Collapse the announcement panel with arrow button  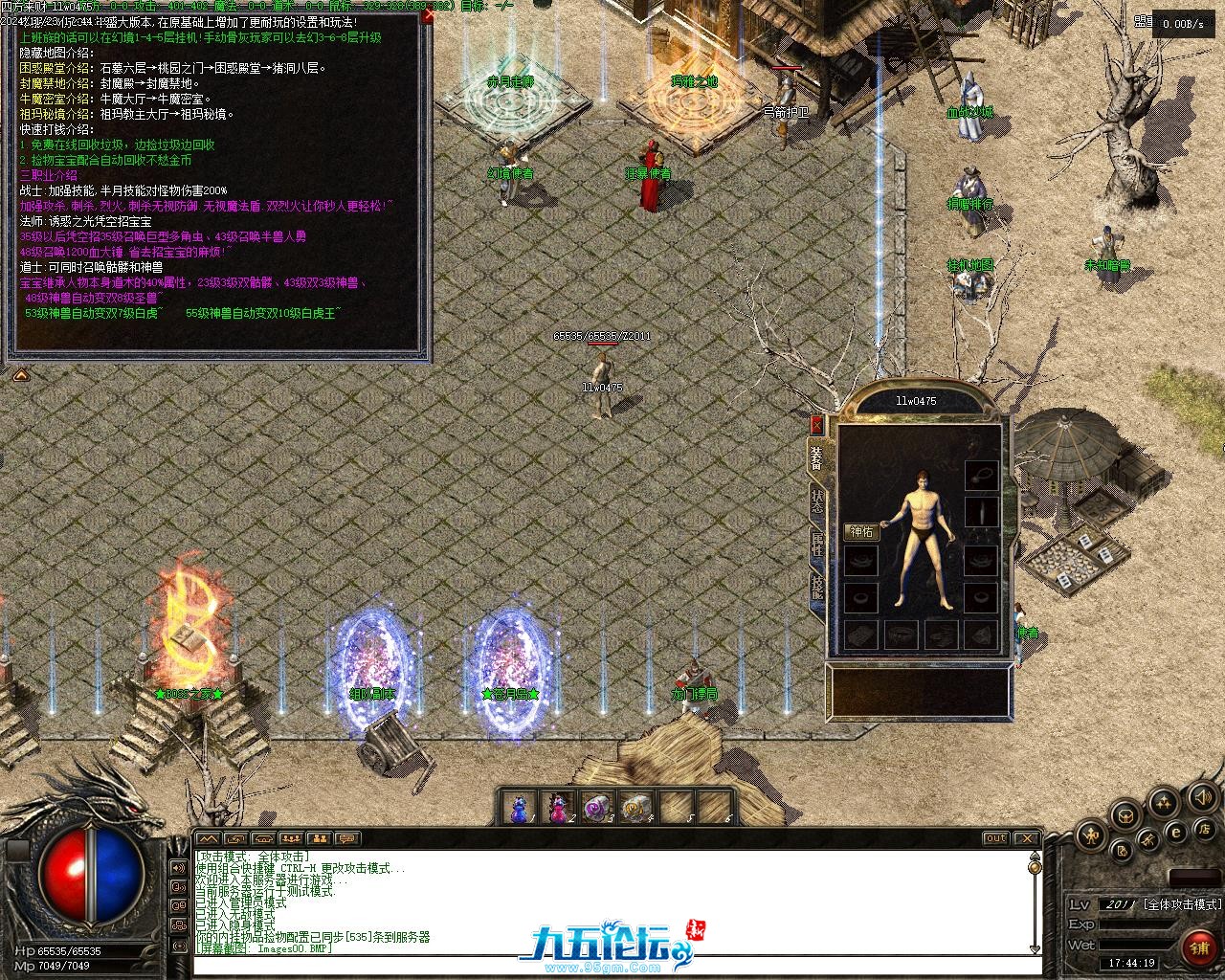click(19, 376)
